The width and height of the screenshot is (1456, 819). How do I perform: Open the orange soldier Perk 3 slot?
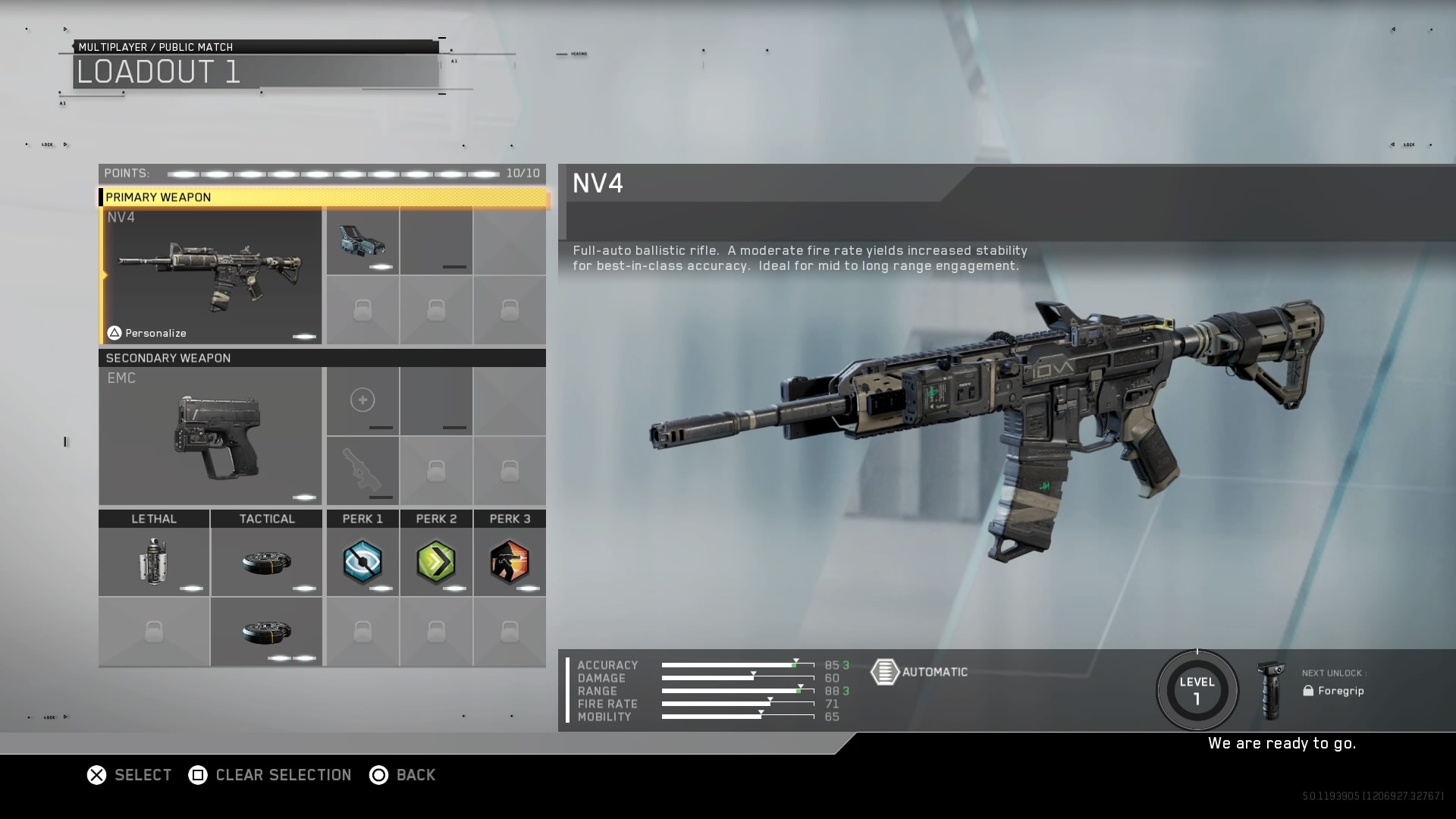pyautogui.click(x=510, y=562)
